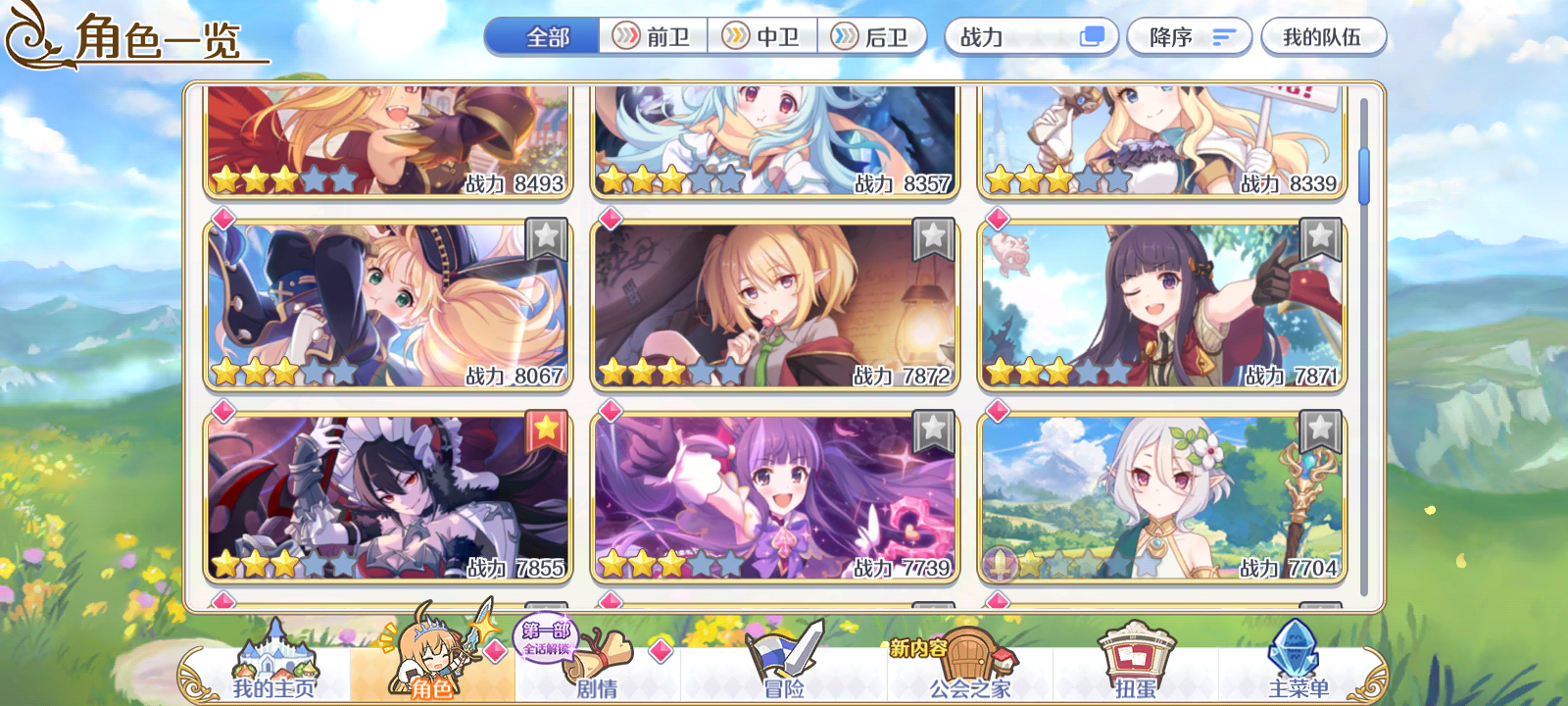
Task: Toggle off the red favorite star on 战力7855 card
Action: 547,429
